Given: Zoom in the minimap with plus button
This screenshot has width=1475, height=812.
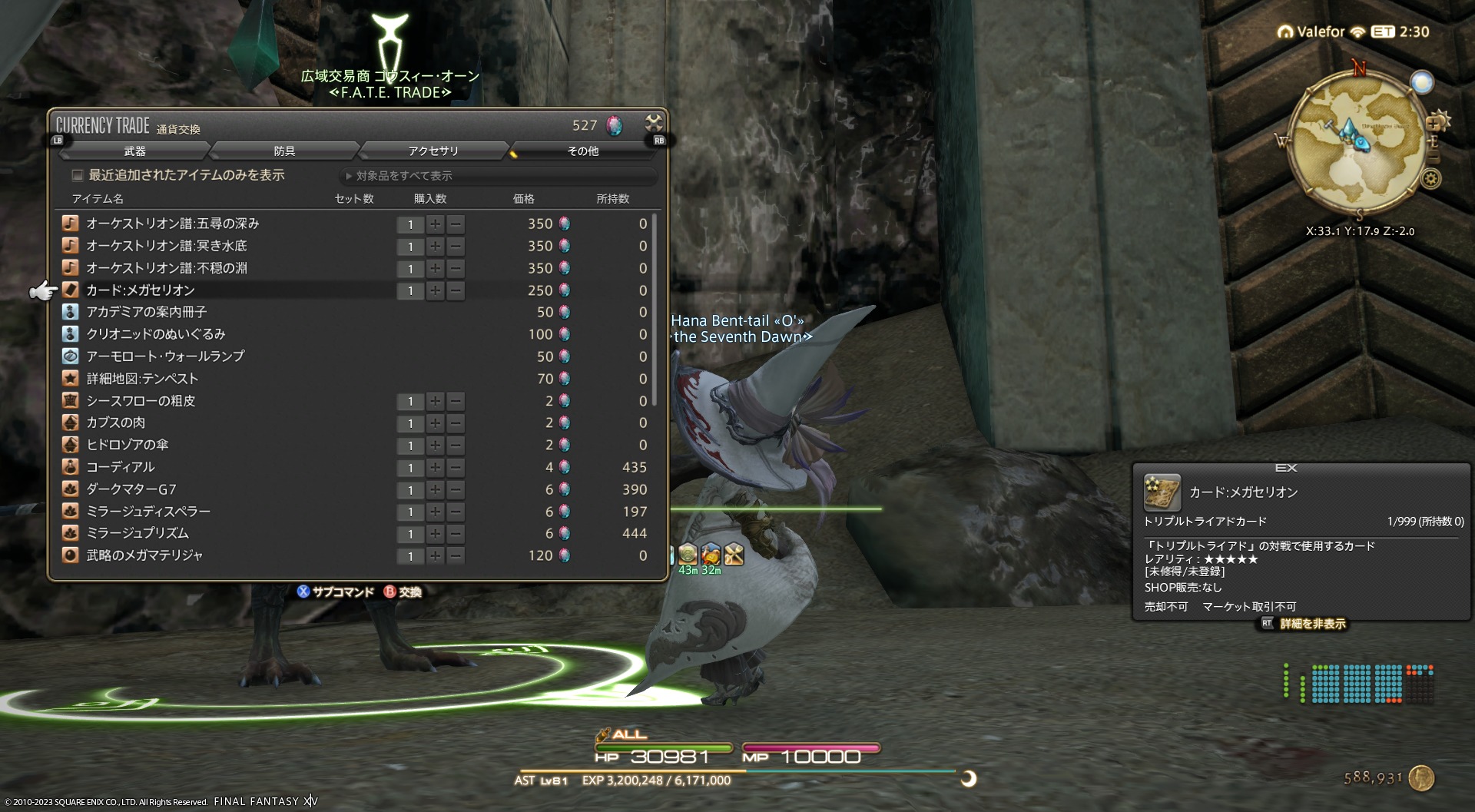Looking at the screenshot, I should [x=1434, y=124].
